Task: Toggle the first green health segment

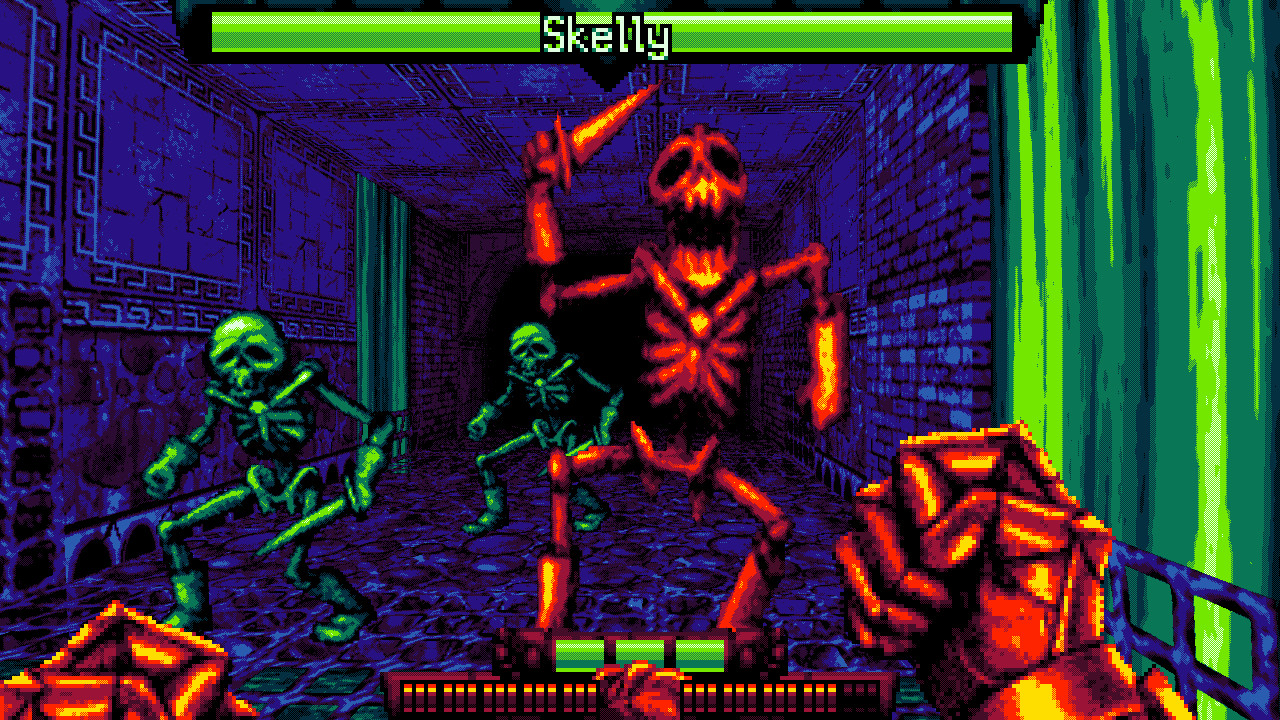Action: click(578, 653)
